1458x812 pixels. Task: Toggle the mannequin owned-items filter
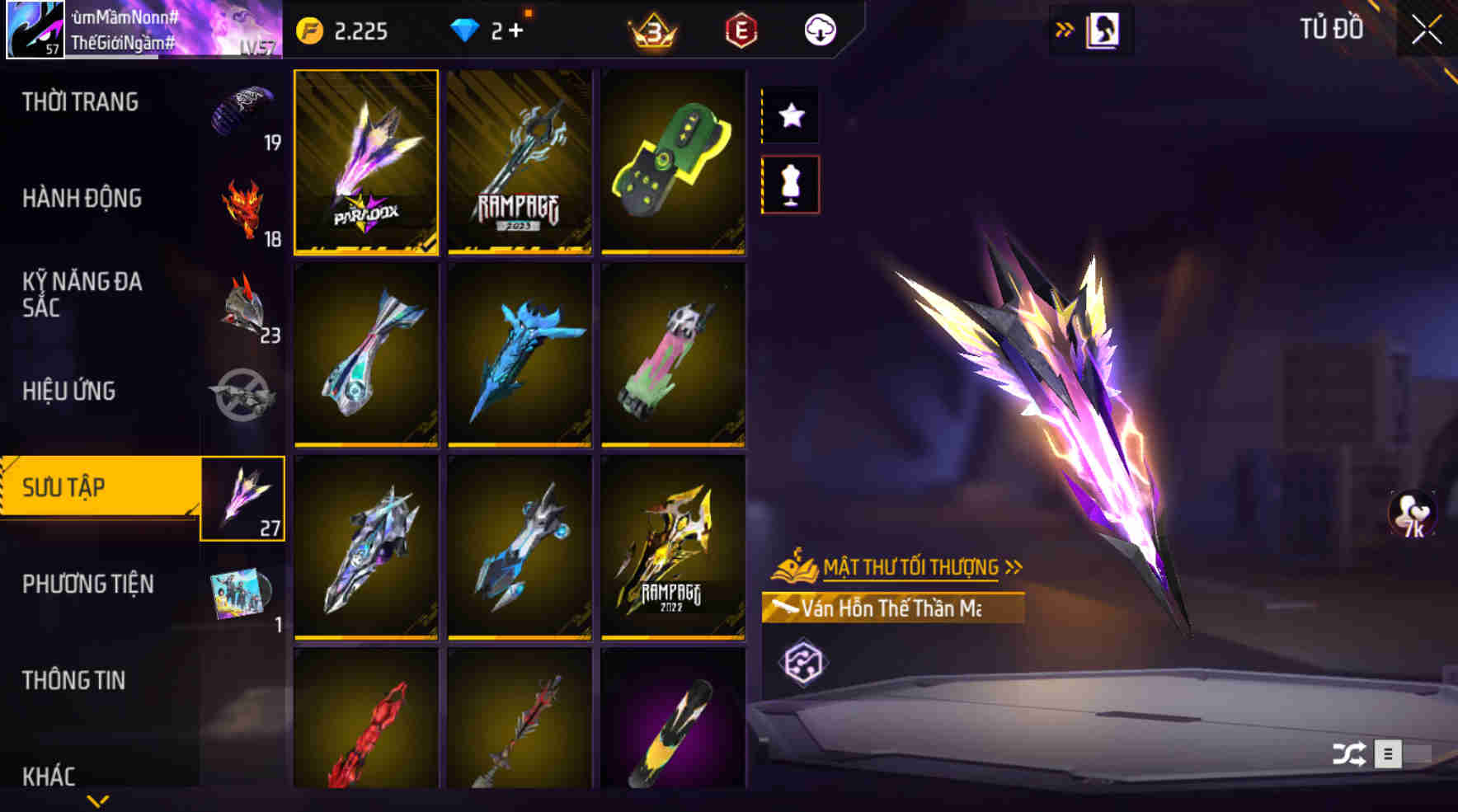pos(792,185)
